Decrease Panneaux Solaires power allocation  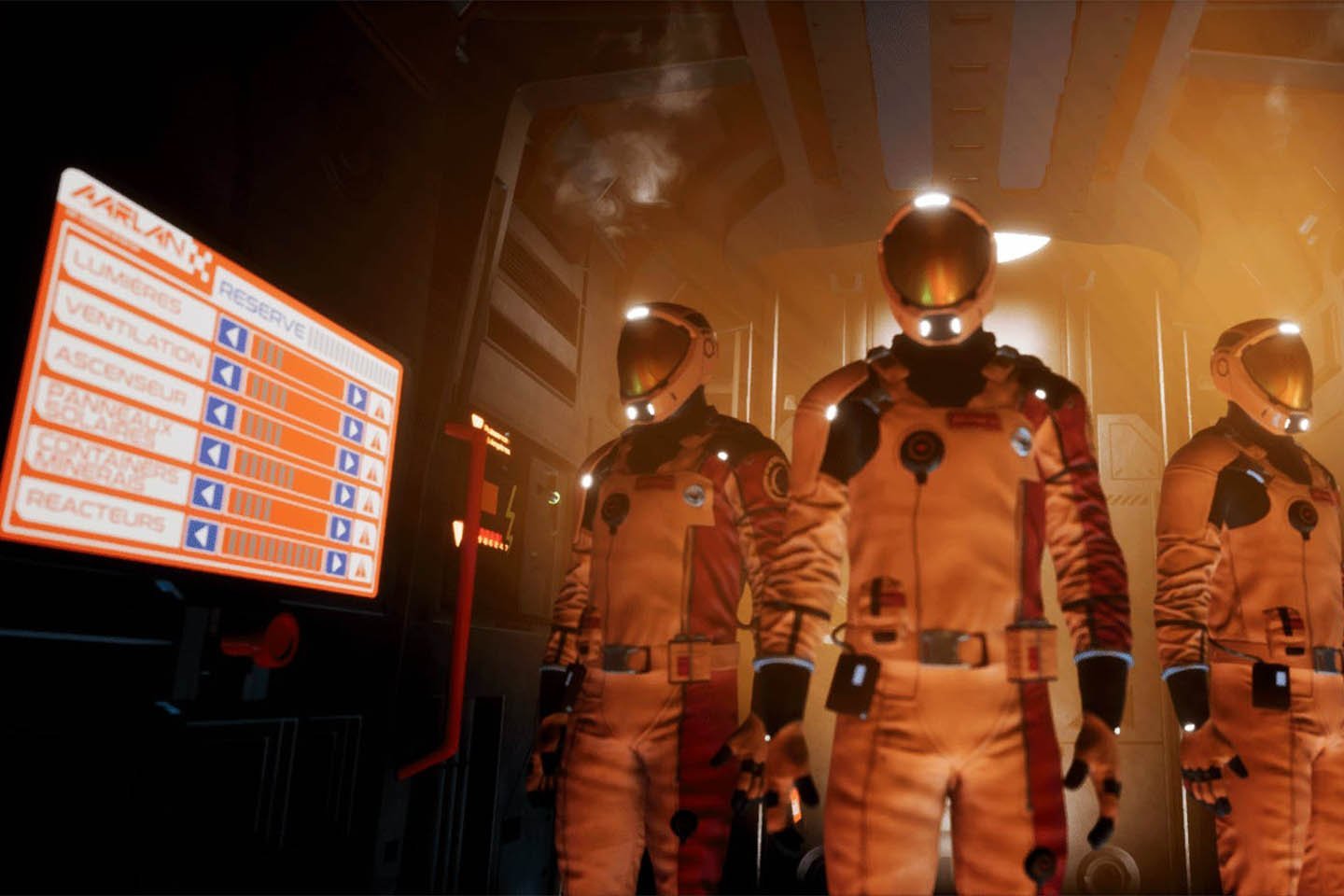[215, 453]
